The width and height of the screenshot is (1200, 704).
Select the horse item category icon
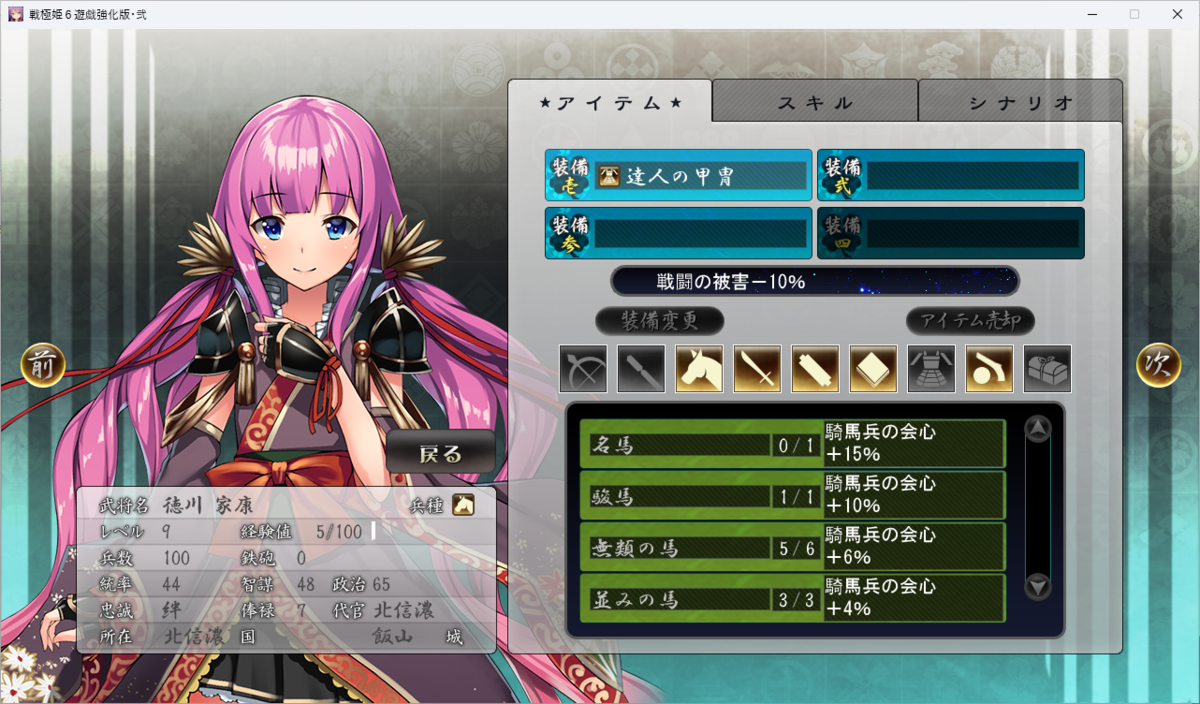coord(700,368)
